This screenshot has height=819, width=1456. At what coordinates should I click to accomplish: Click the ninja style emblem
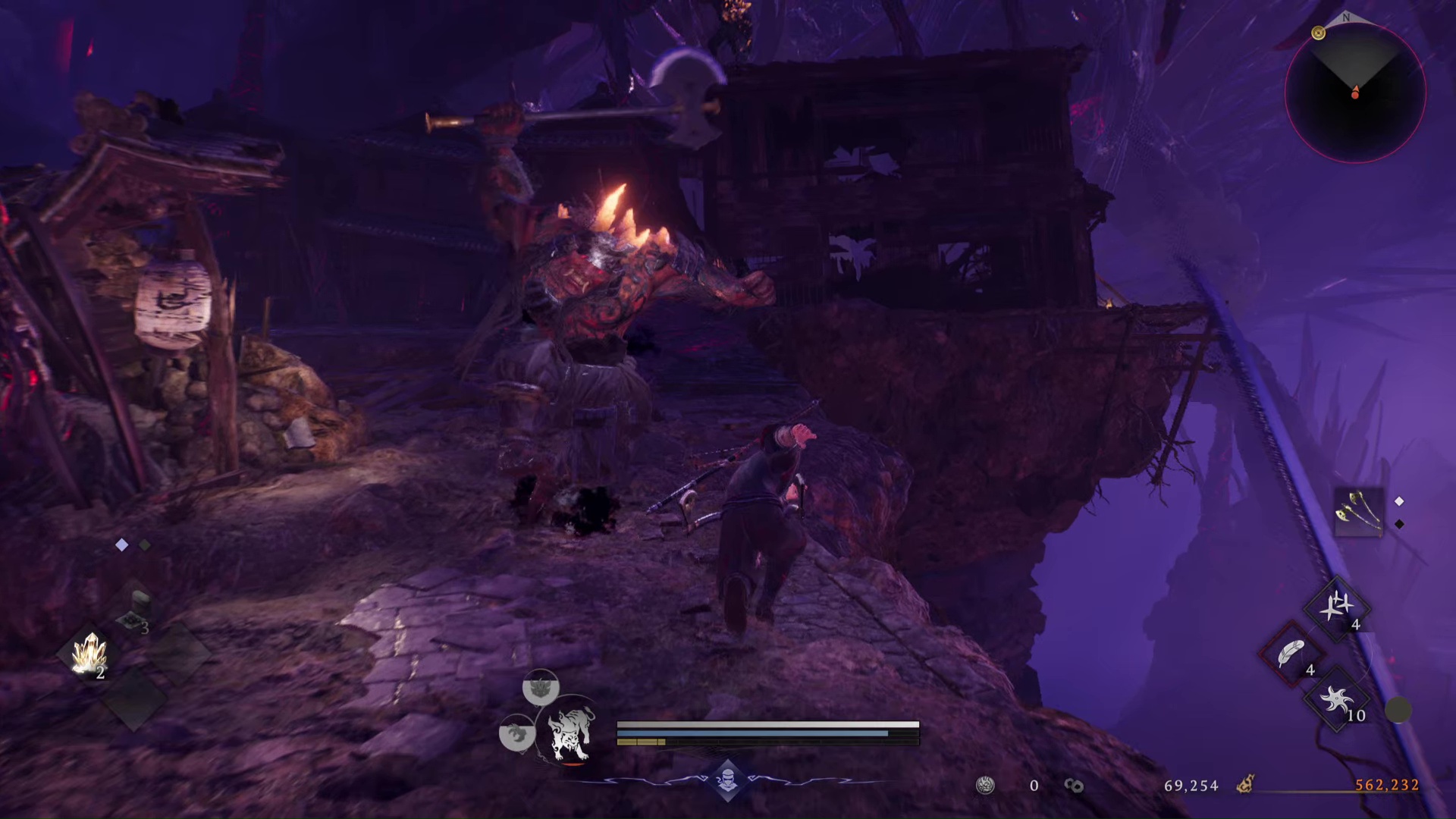(x=727, y=779)
